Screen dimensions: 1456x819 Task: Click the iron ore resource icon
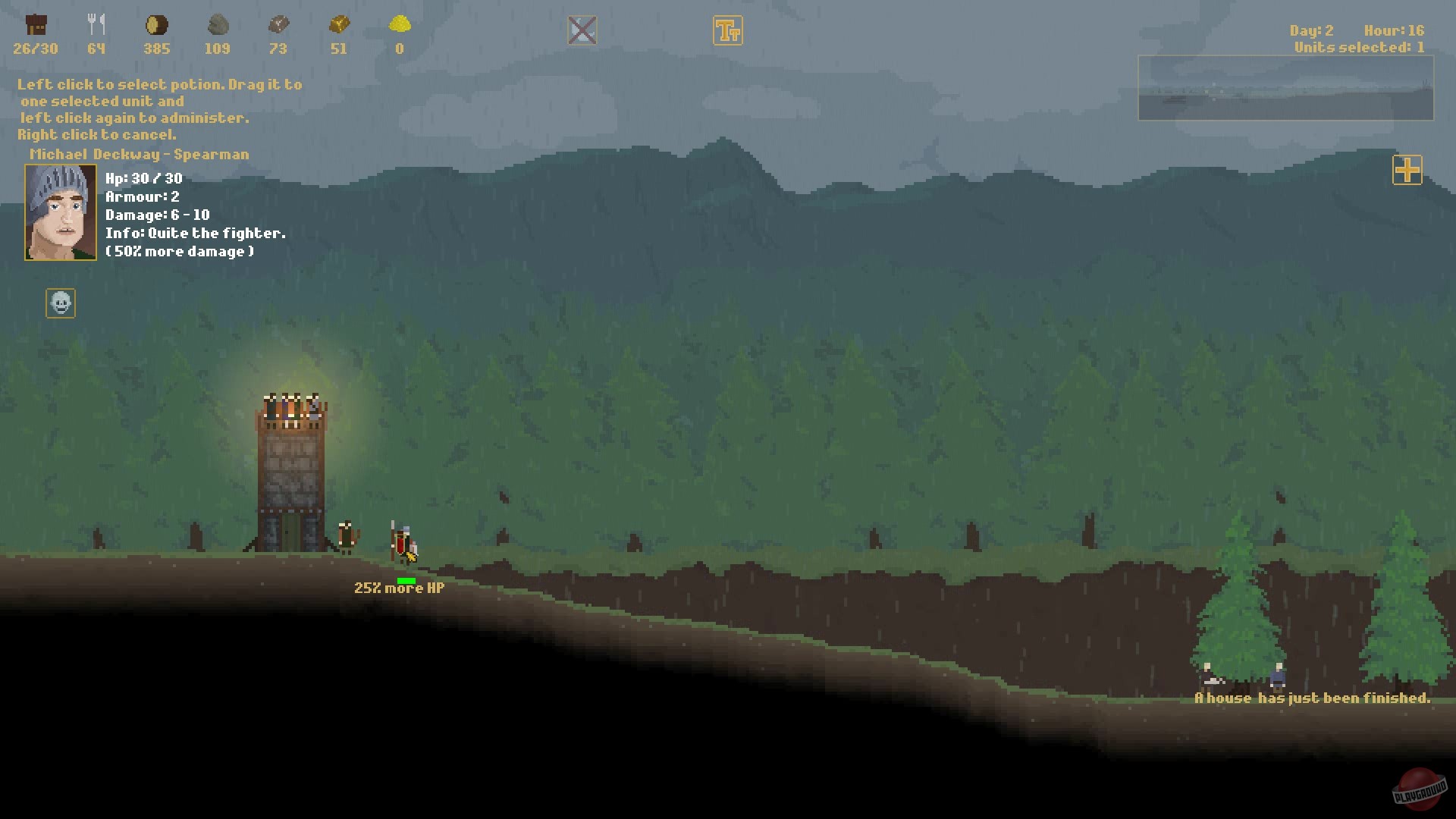[279, 24]
